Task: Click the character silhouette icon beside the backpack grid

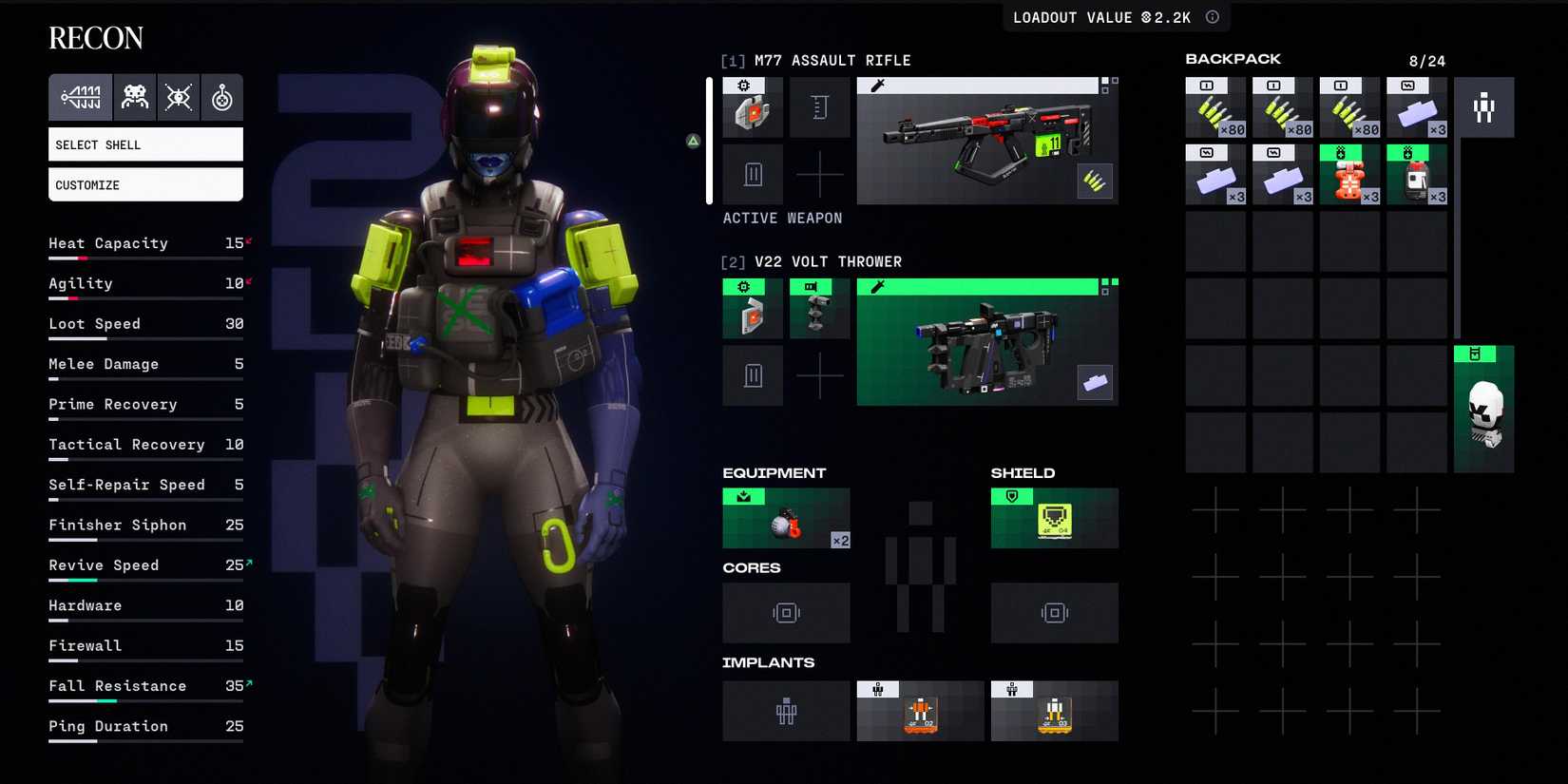Action: (x=1484, y=106)
